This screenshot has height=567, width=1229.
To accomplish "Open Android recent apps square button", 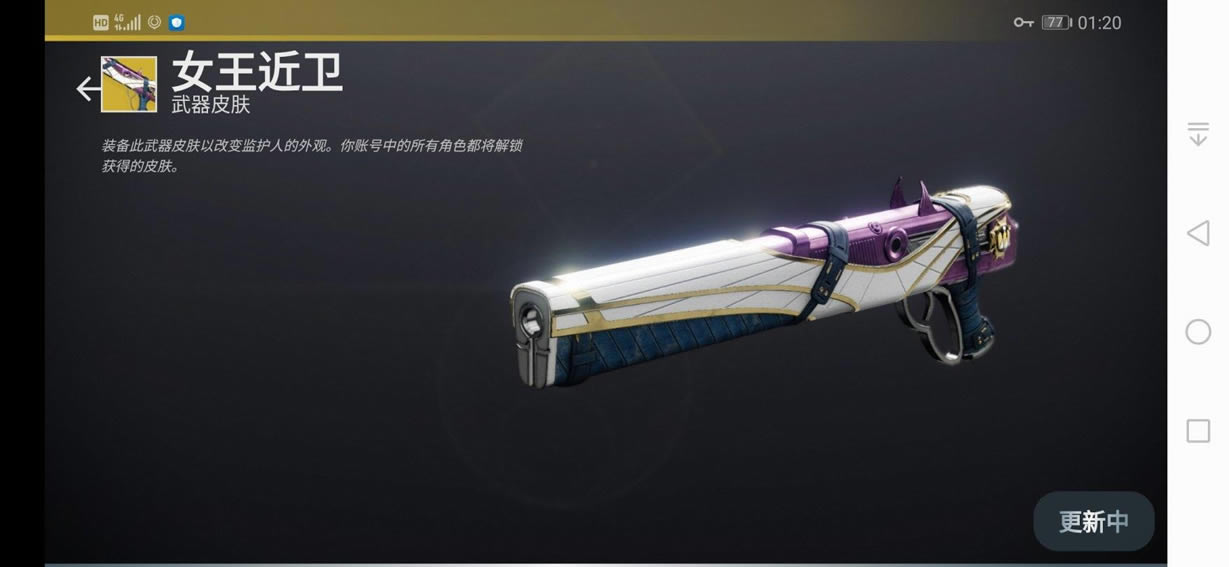I will tap(1197, 431).
